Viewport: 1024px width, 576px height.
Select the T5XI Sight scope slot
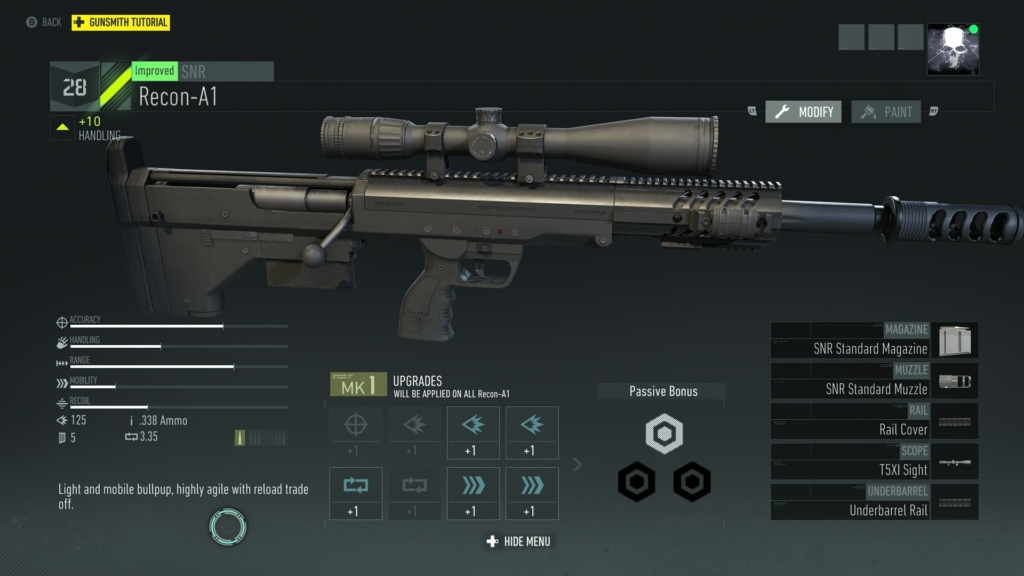pyautogui.click(x=875, y=461)
